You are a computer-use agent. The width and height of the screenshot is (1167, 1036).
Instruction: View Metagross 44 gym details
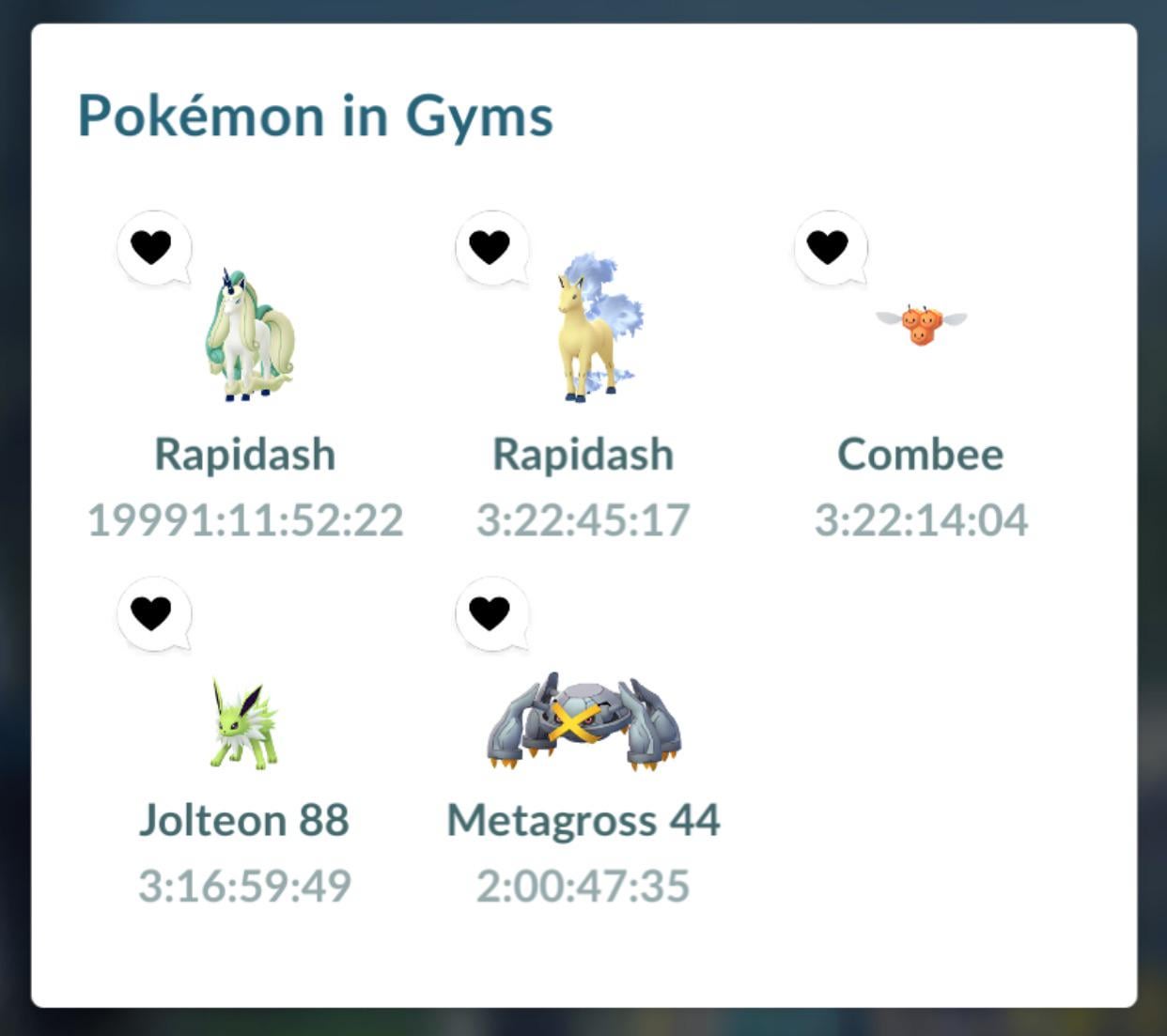click(583, 721)
